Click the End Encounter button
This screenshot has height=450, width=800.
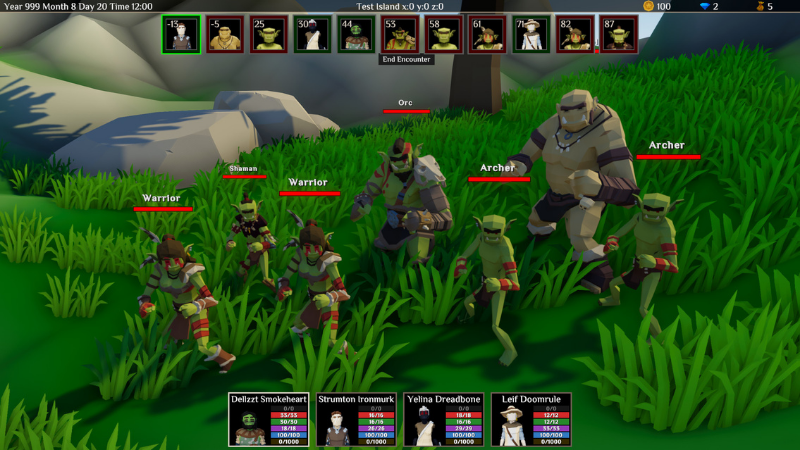[405, 60]
